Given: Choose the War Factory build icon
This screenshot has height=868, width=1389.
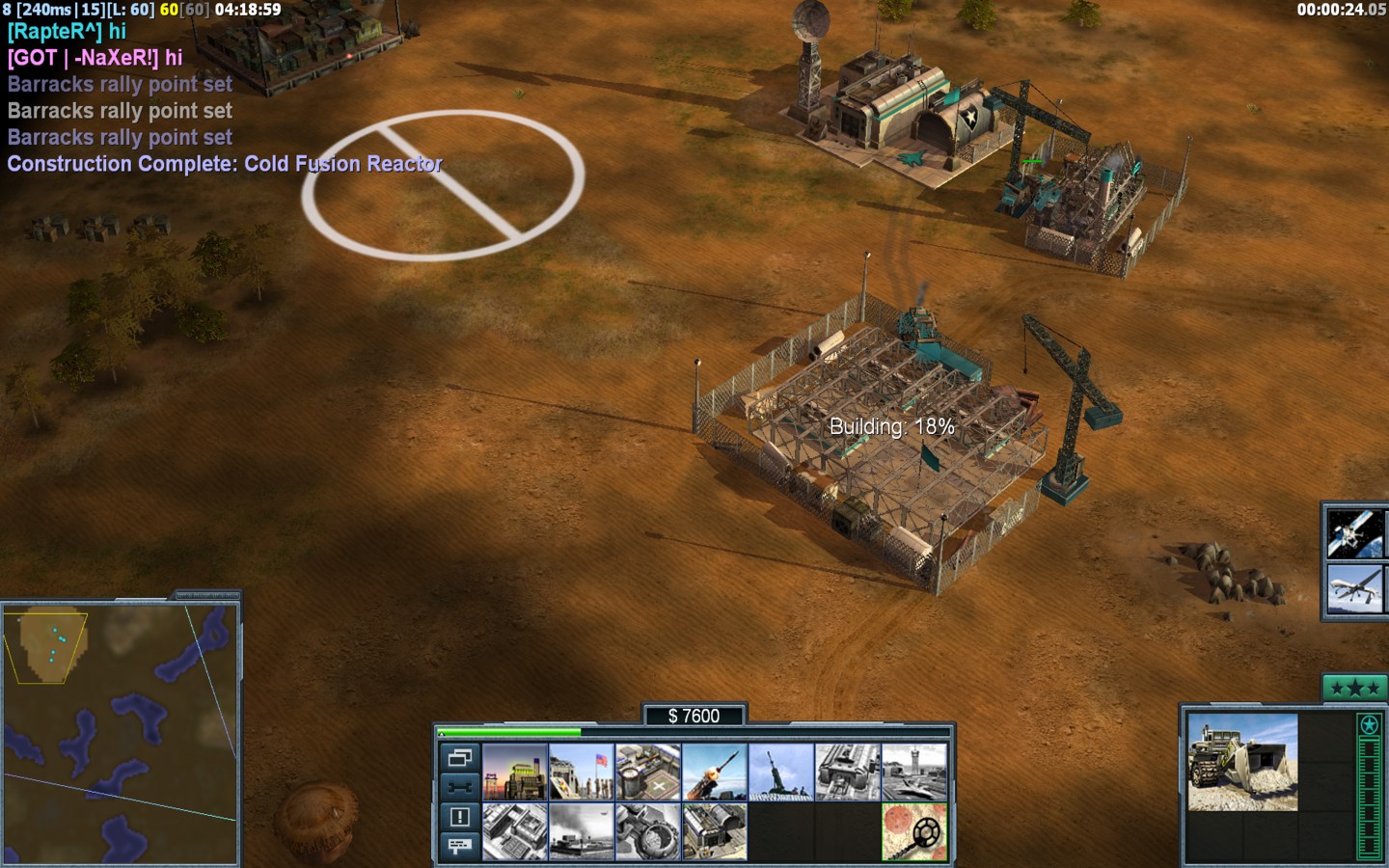Looking at the screenshot, I should point(848,772).
